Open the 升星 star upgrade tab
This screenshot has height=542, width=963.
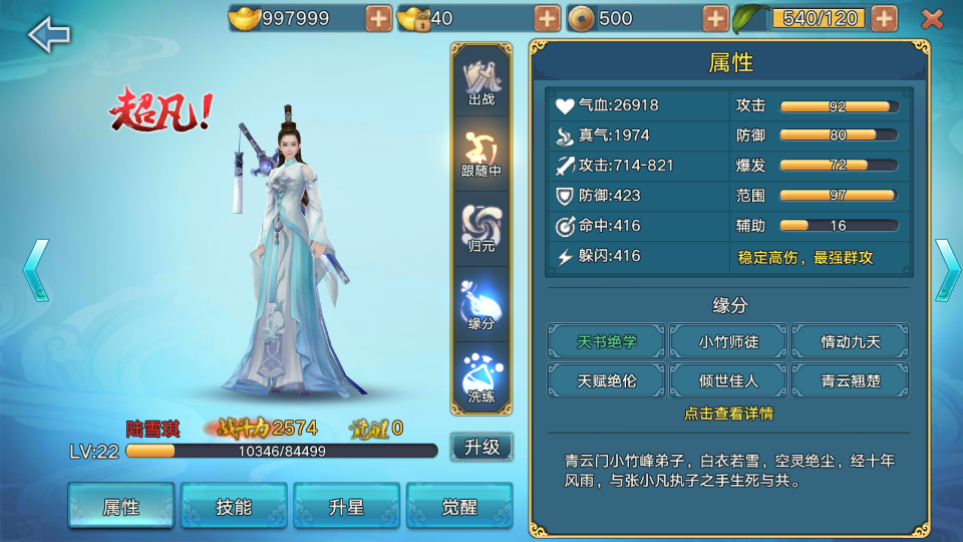pyautogui.click(x=347, y=506)
